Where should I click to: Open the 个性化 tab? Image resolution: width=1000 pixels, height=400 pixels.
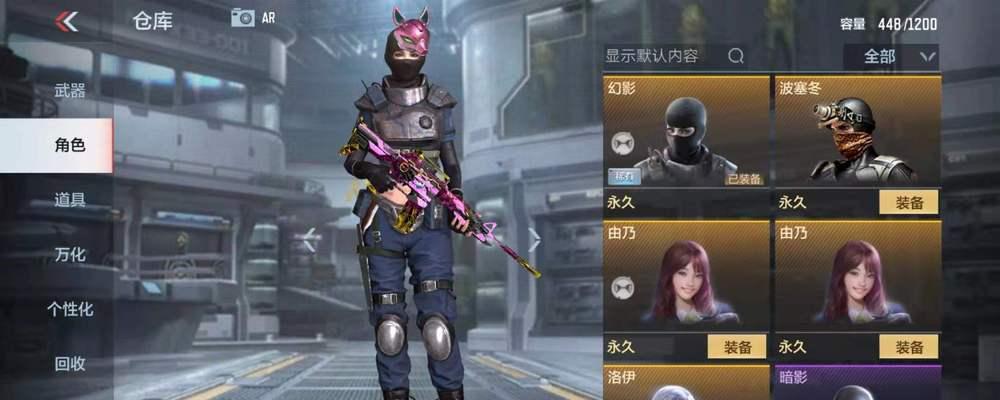(x=69, y=309)
